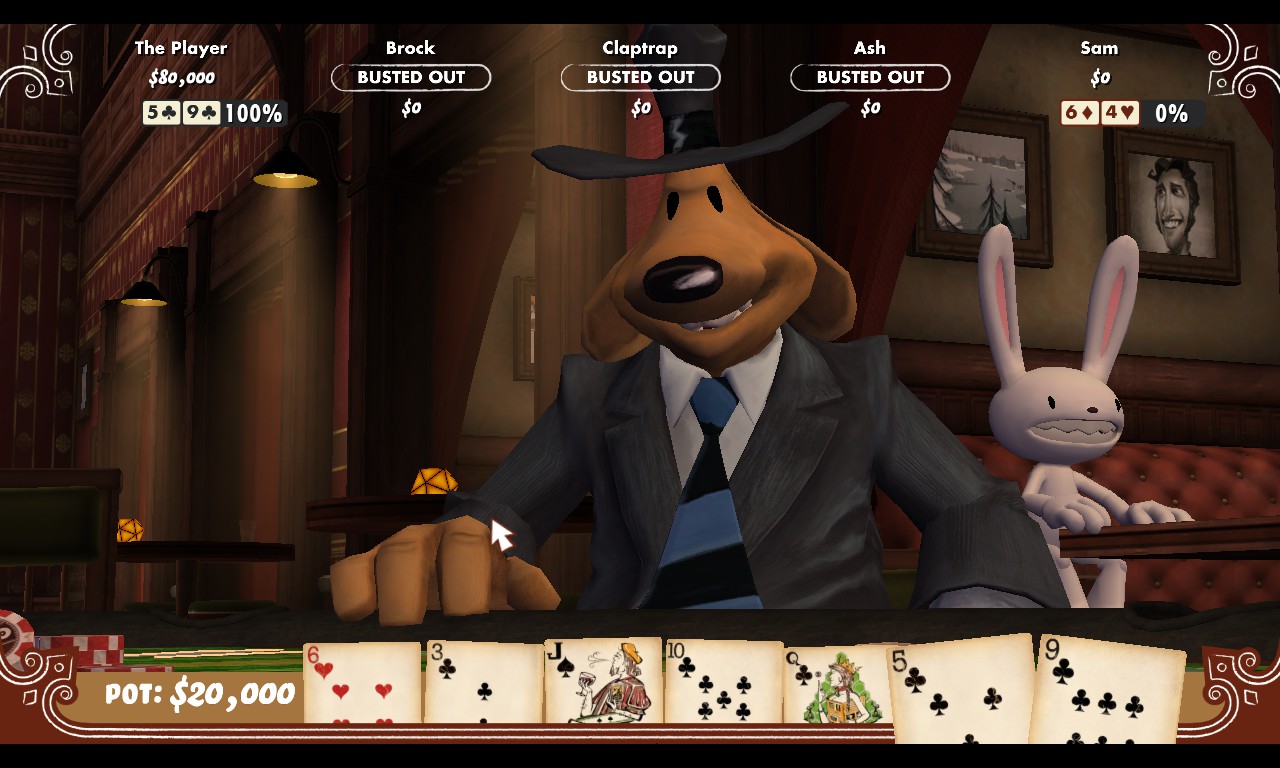
Task: Click Ash's BUSTED OUT banner
Action: point(870,77)
